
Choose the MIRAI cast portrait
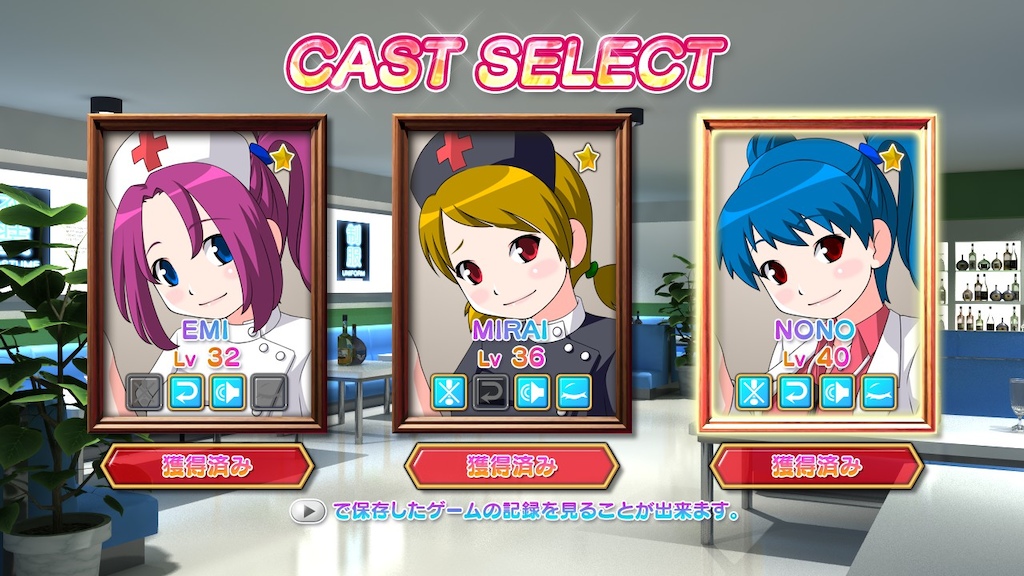click(512, 272)
